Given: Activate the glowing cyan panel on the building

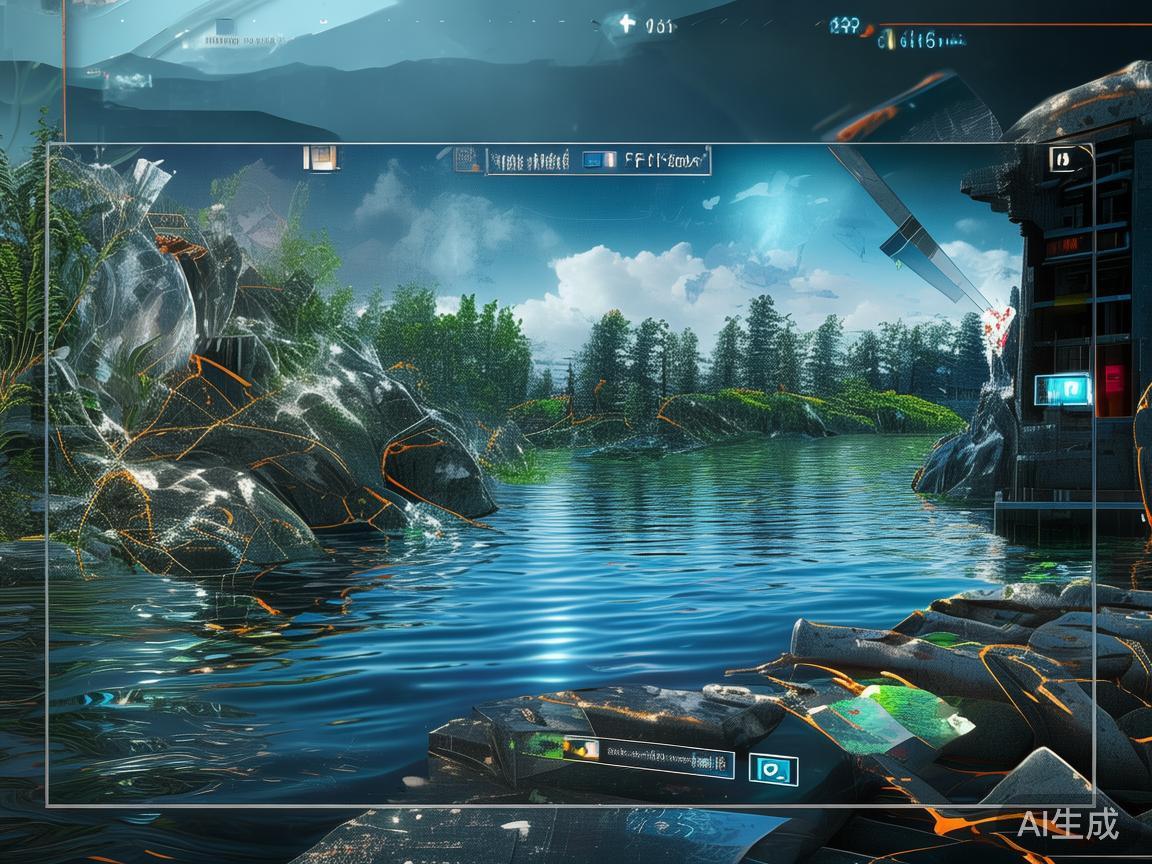Looking at the screenshot, I should pos(1062,388).
